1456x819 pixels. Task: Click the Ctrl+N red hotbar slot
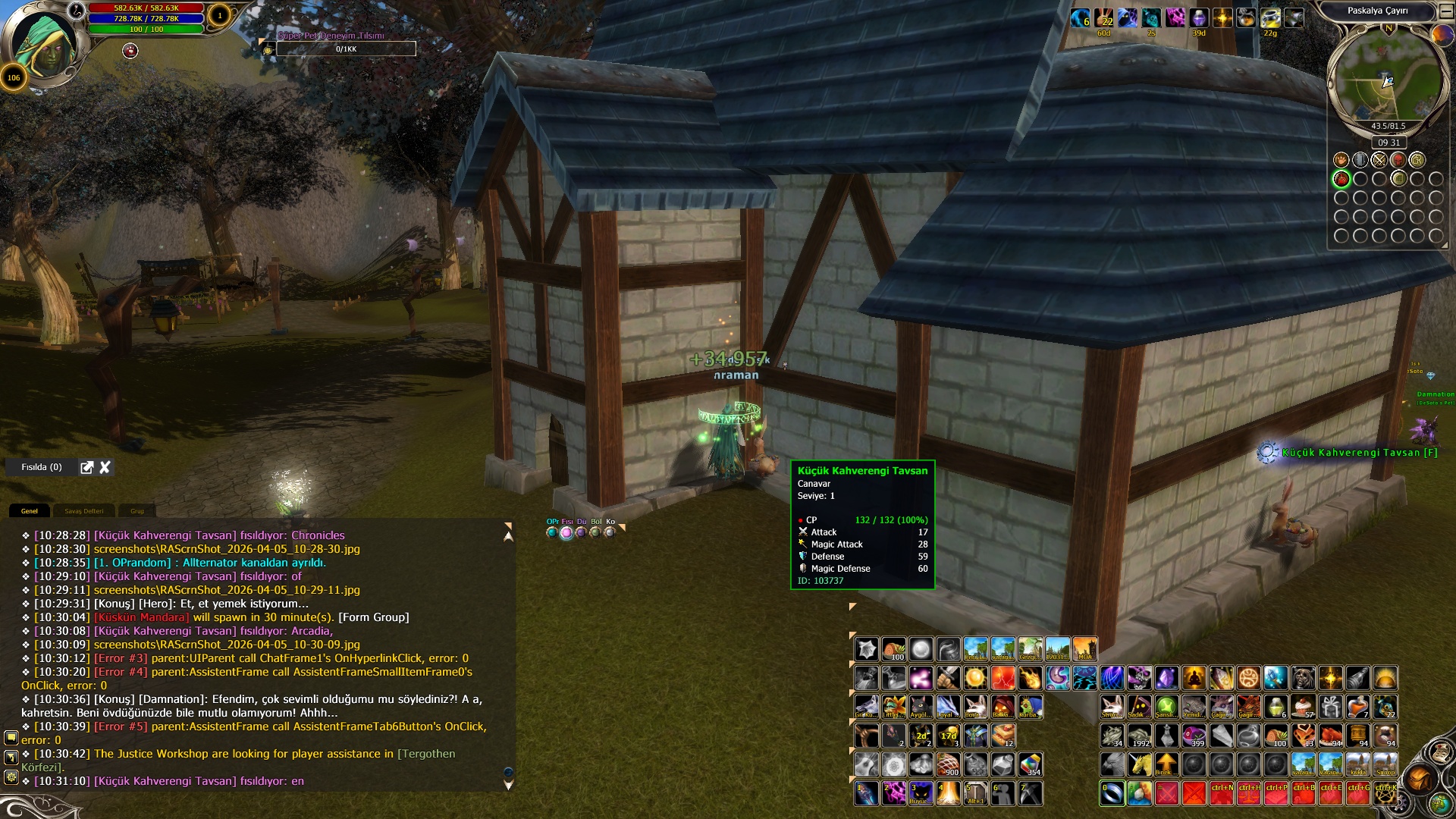[x=1221, y=793]
